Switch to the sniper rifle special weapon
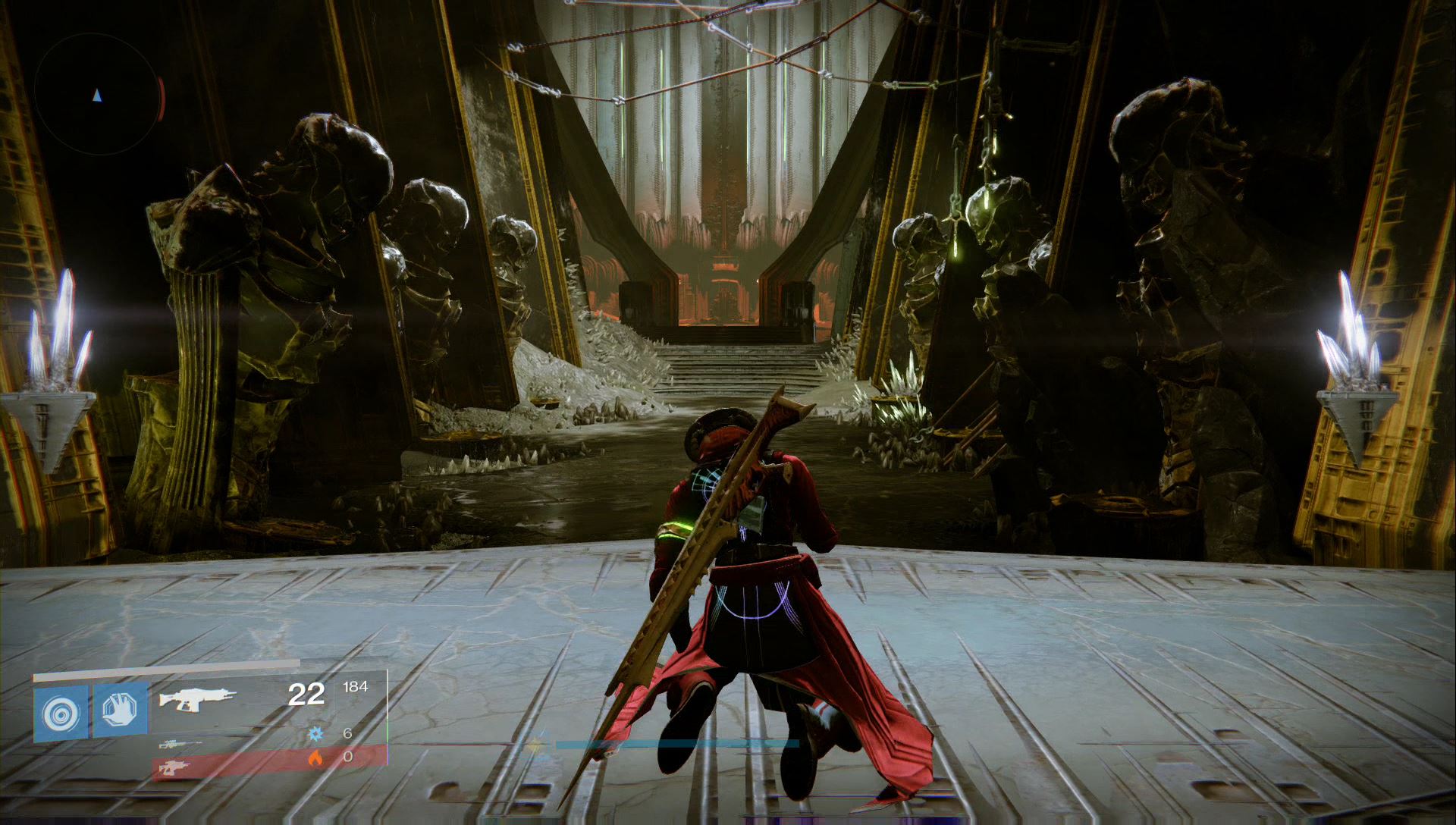The height and width of the screenshot is (825, 1456). (x=180, y=745)
